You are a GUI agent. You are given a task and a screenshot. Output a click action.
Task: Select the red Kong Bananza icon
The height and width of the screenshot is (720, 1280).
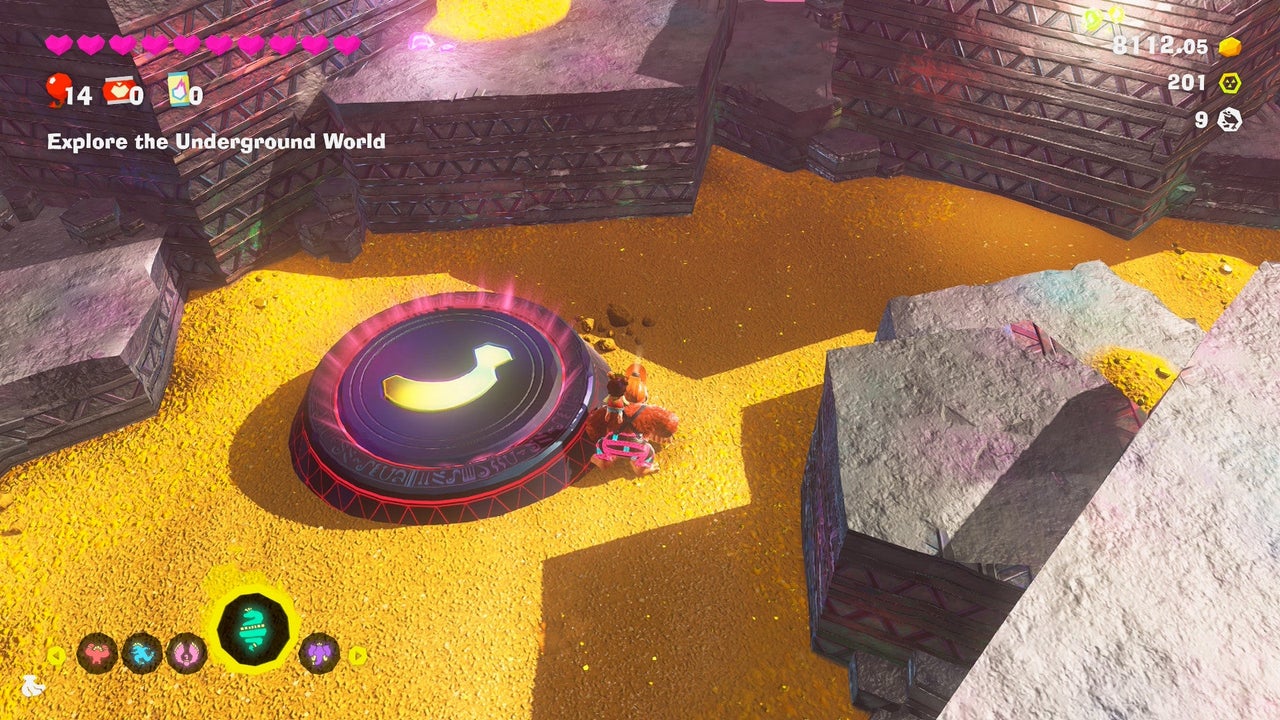pyautogui.click(x=97, y=654)
